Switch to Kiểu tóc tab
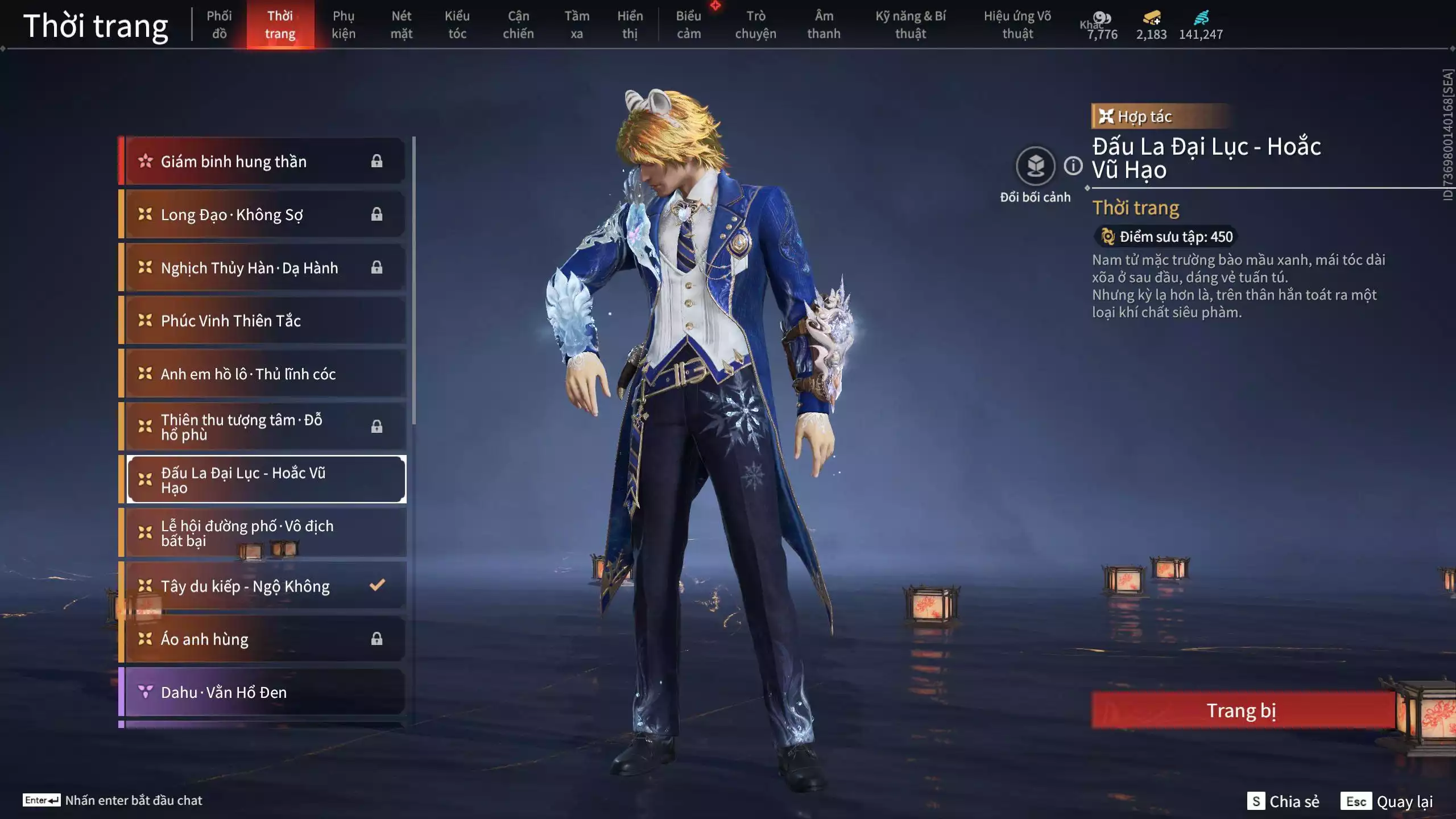 pos(457,24)
